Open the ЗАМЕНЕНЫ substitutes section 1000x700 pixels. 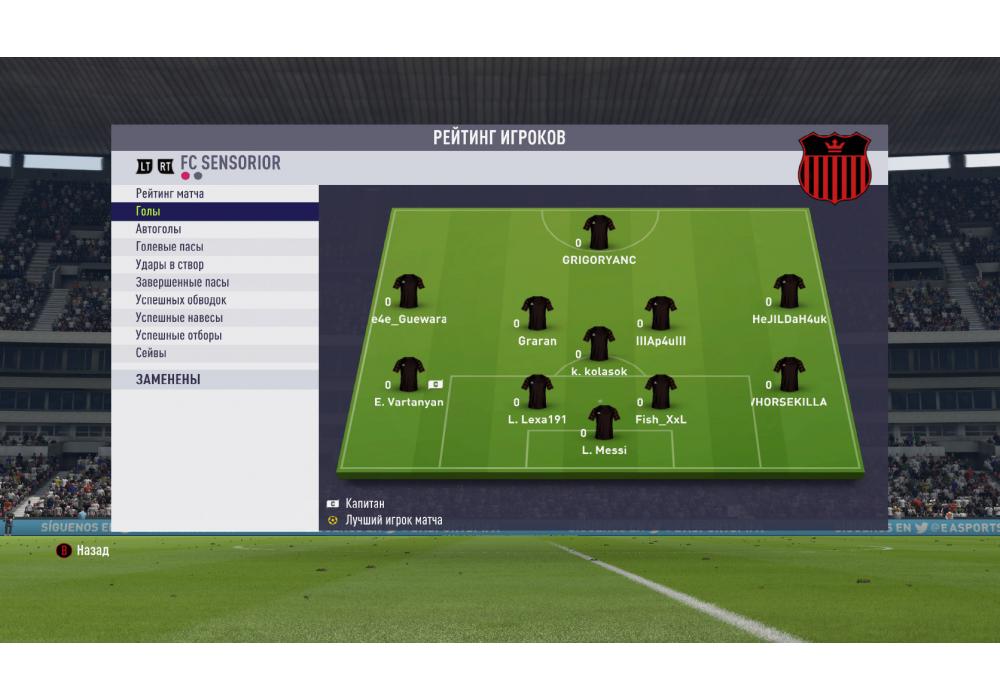coord(168,380)
